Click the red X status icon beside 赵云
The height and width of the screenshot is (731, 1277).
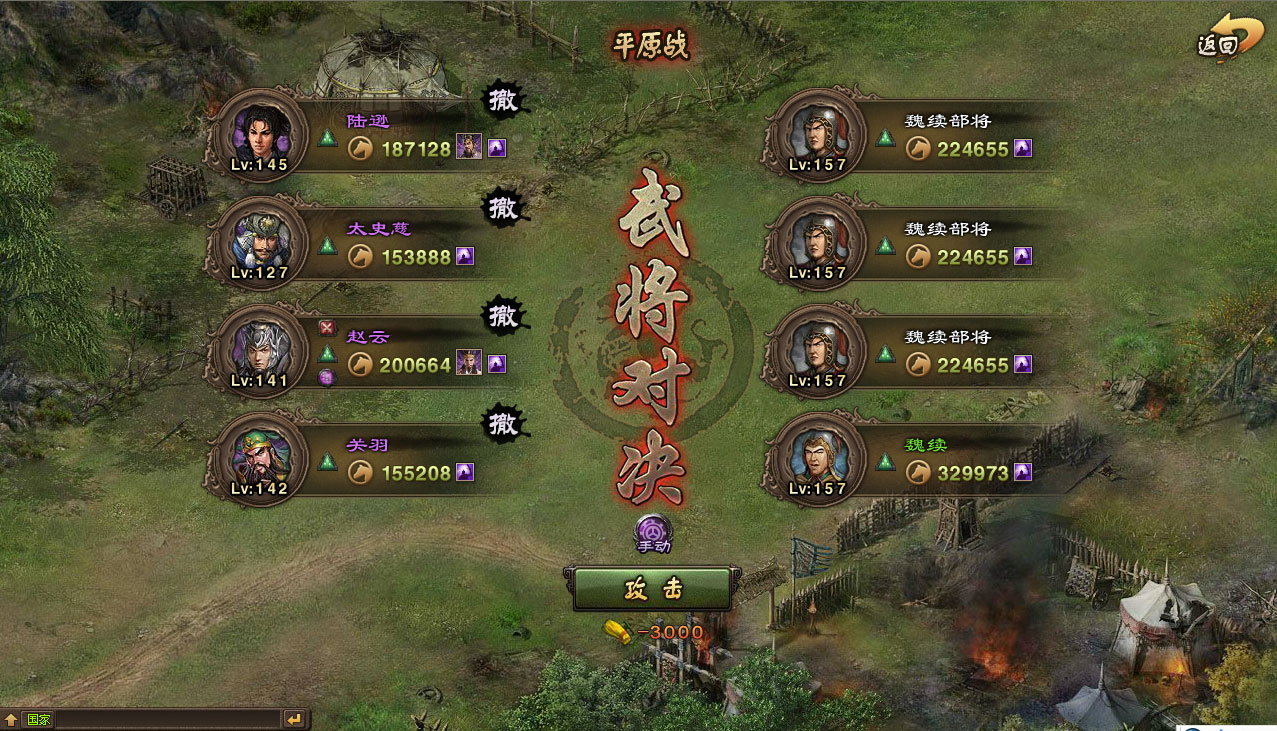coord(327,328)
